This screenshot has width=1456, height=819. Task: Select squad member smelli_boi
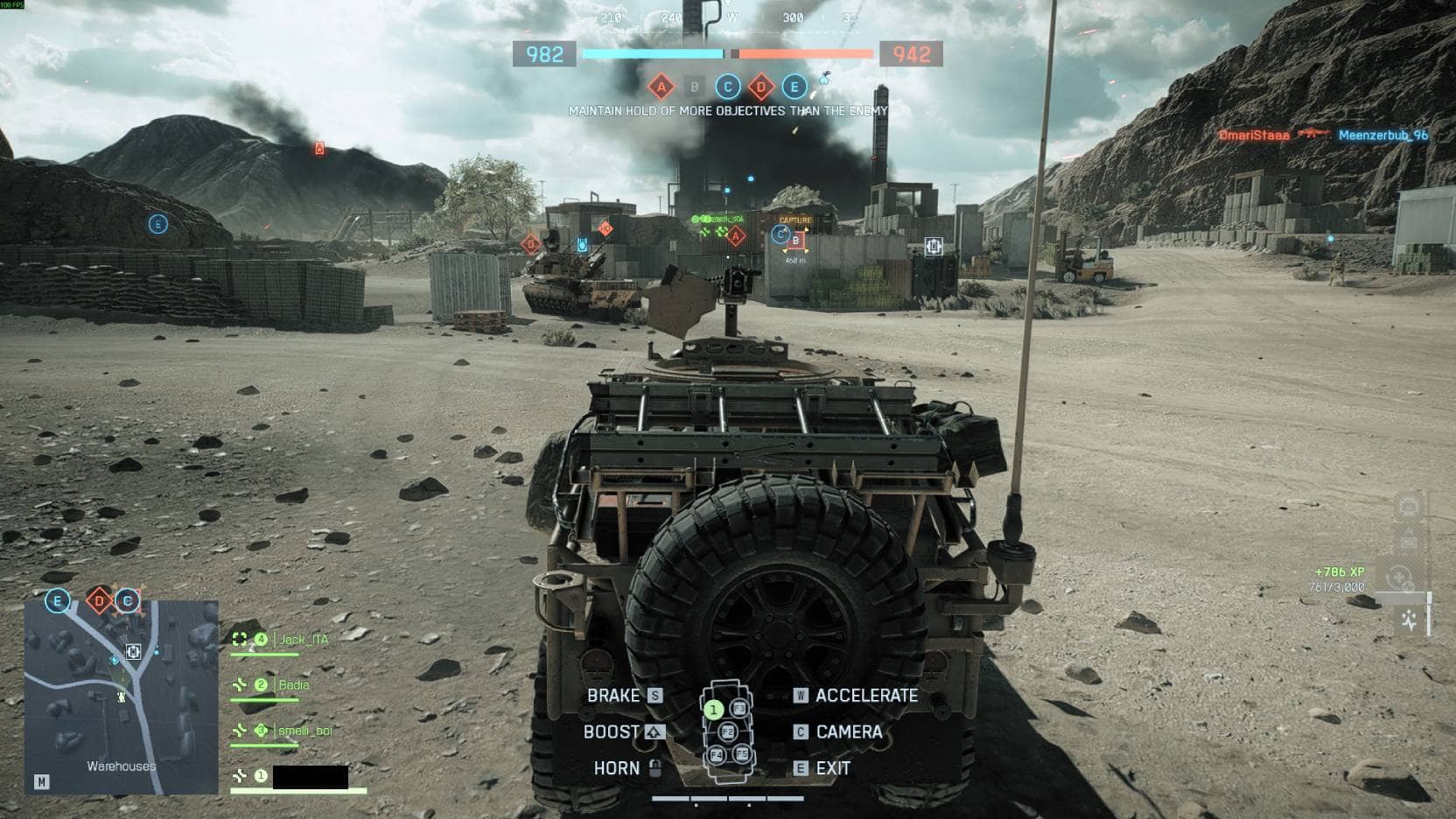click(x=304, y=731)
